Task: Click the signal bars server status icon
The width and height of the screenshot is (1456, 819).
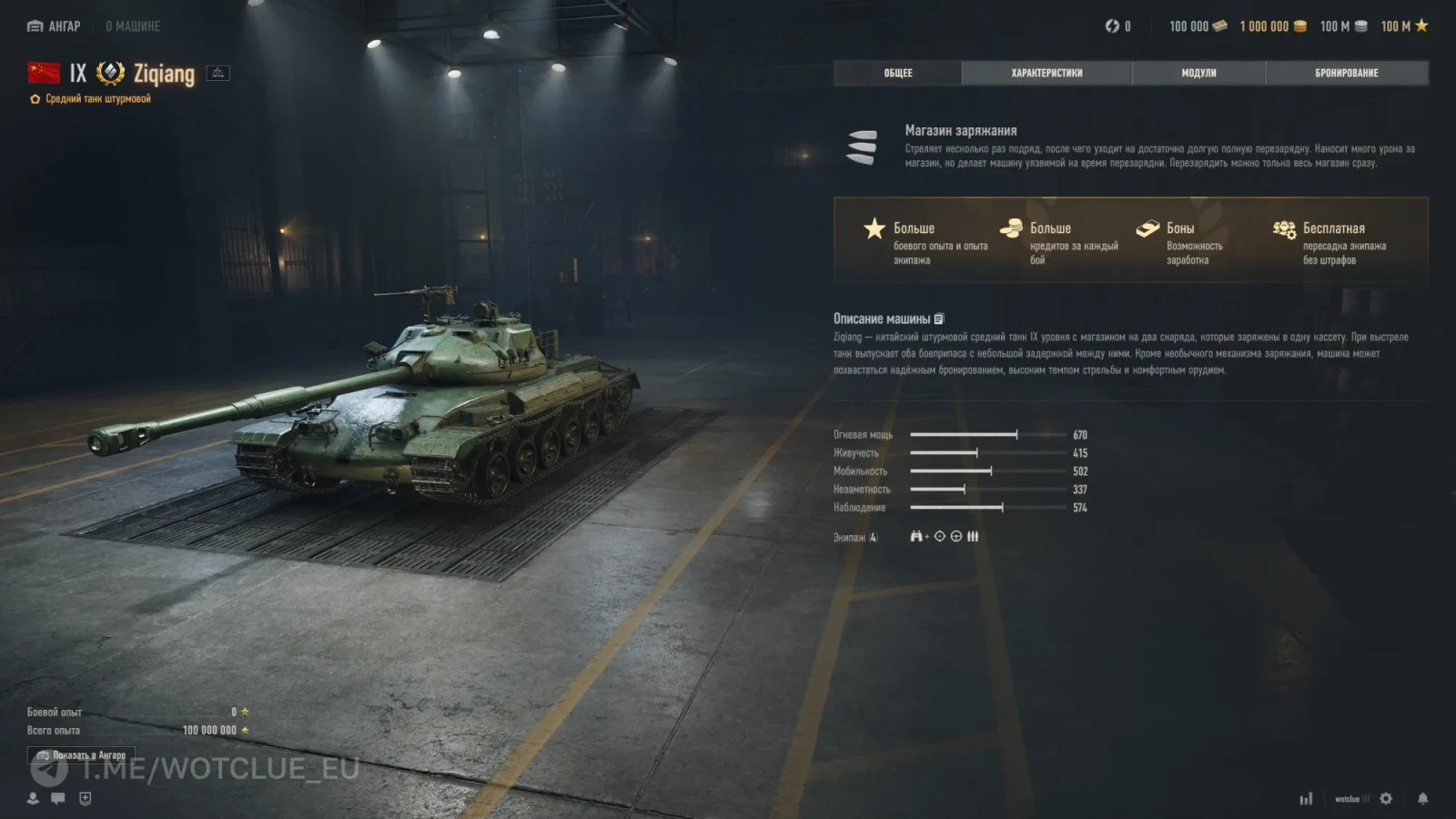Action: [1306, 799]
